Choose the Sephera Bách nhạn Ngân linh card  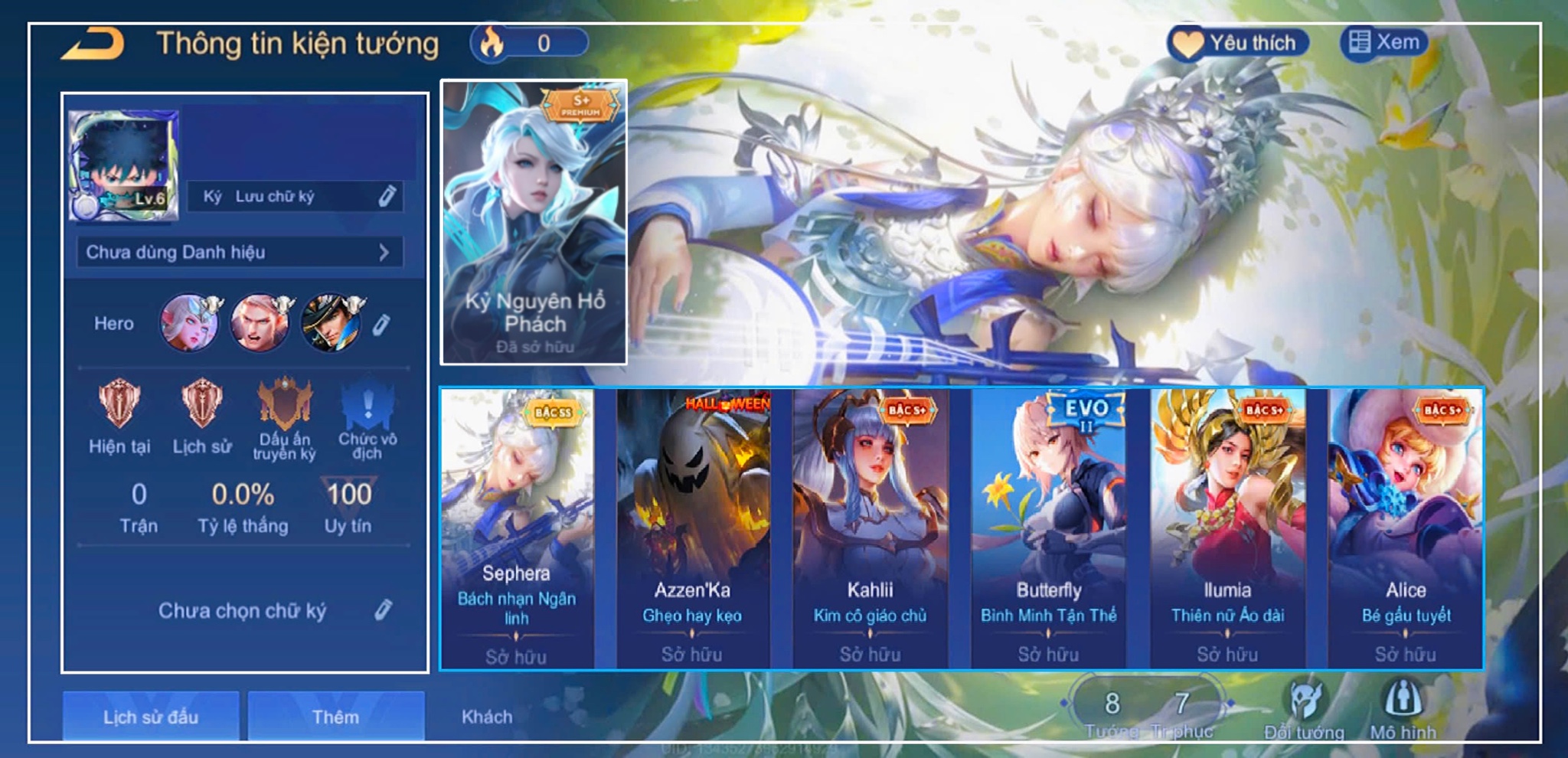tap(517, 528)
